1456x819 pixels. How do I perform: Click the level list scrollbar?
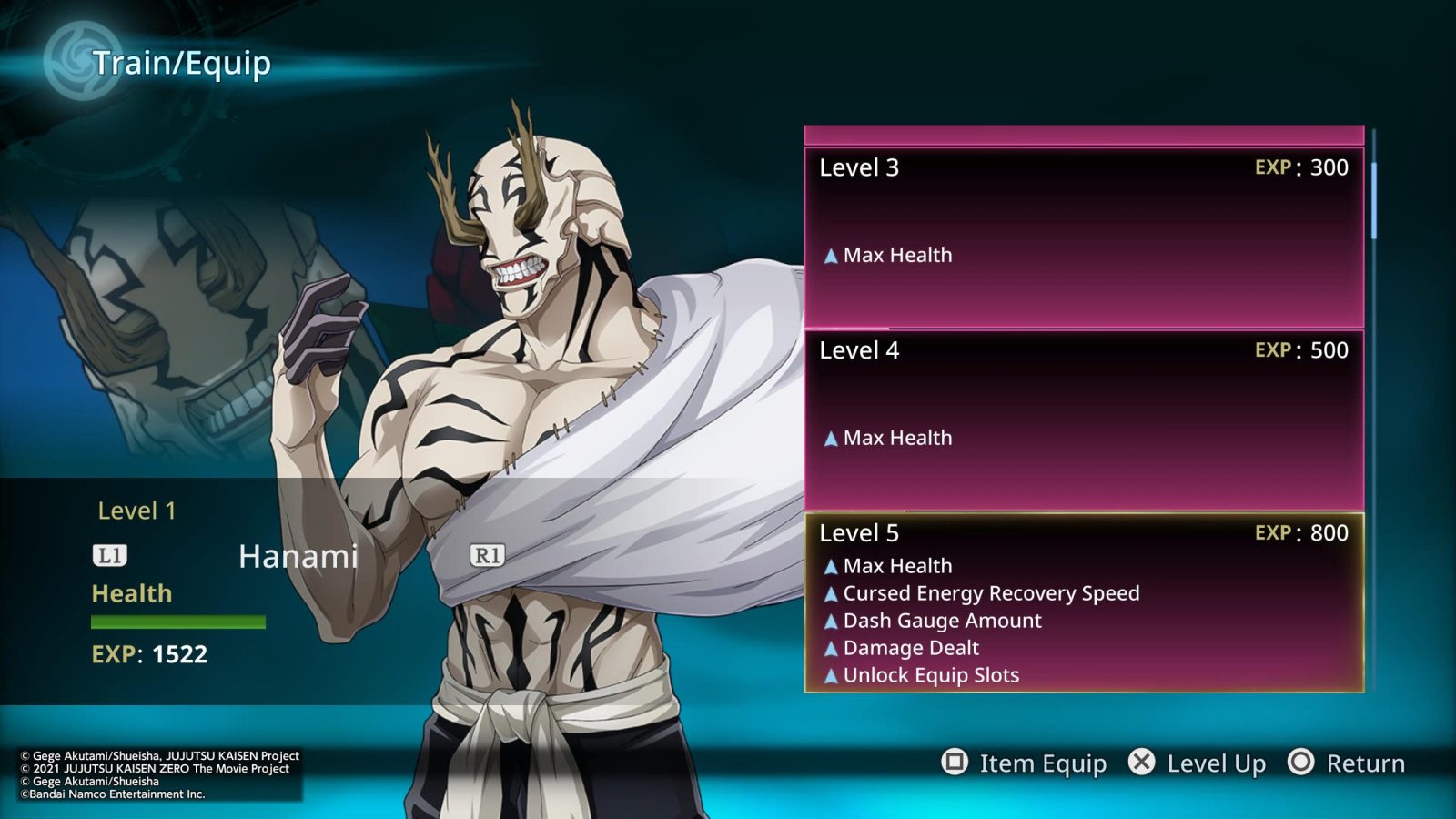coord(1373,201)
